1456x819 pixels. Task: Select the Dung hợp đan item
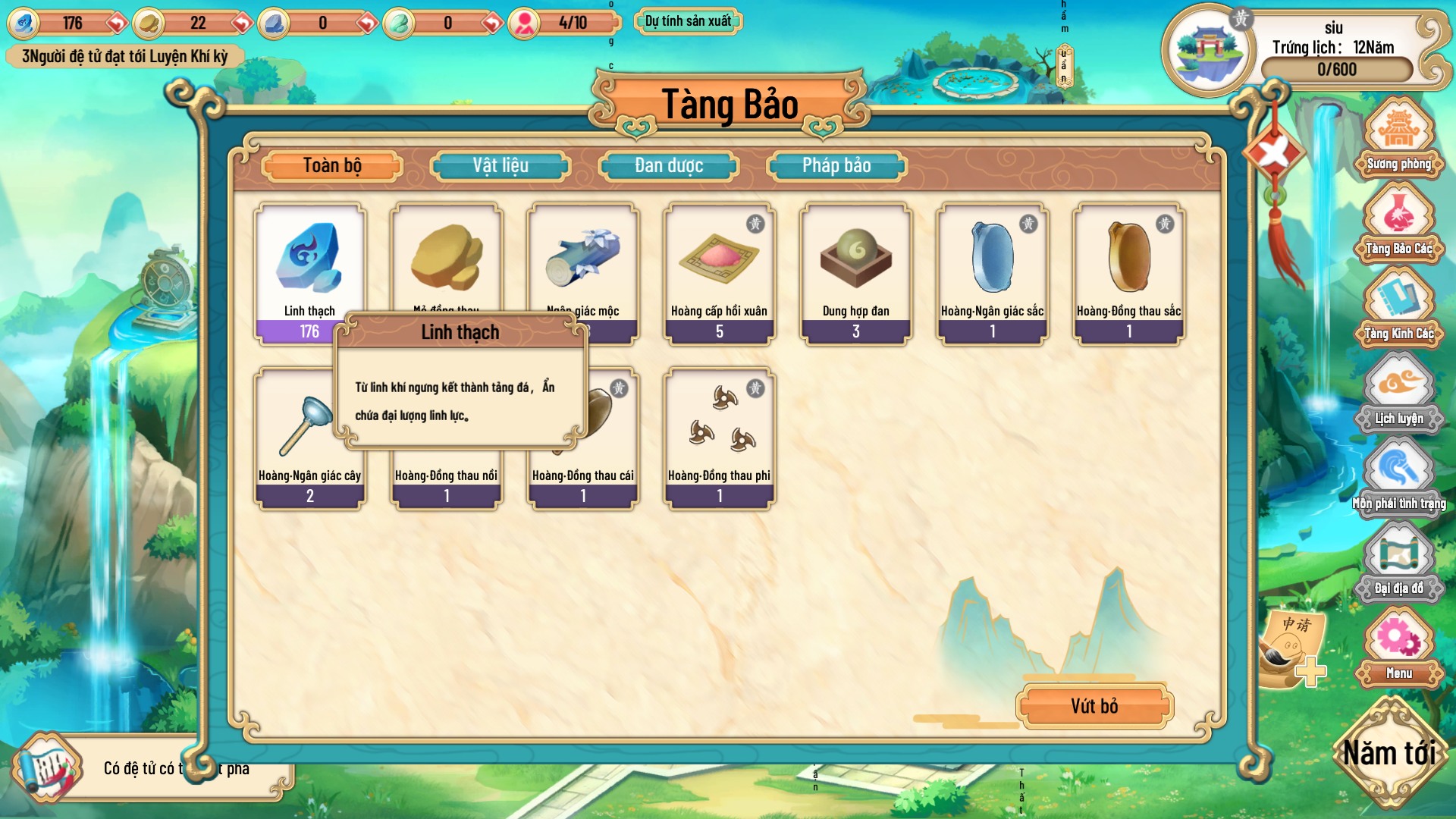[855, 273]
